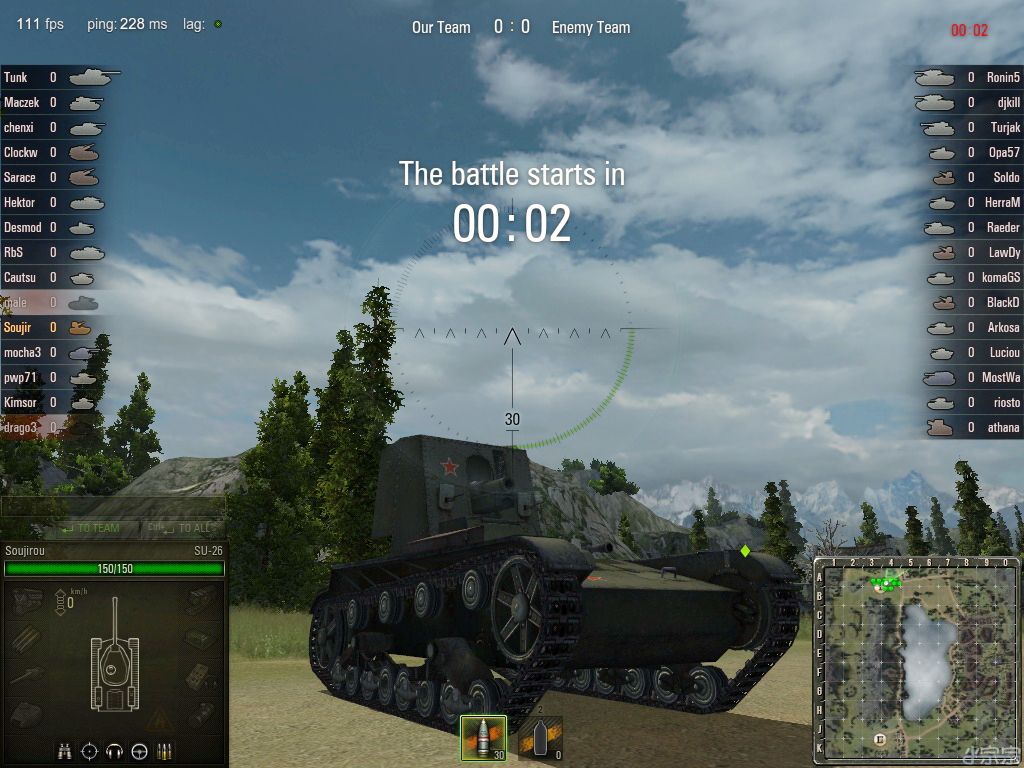Choose enemy MostWa from the enemy list

tap(968, 377)
